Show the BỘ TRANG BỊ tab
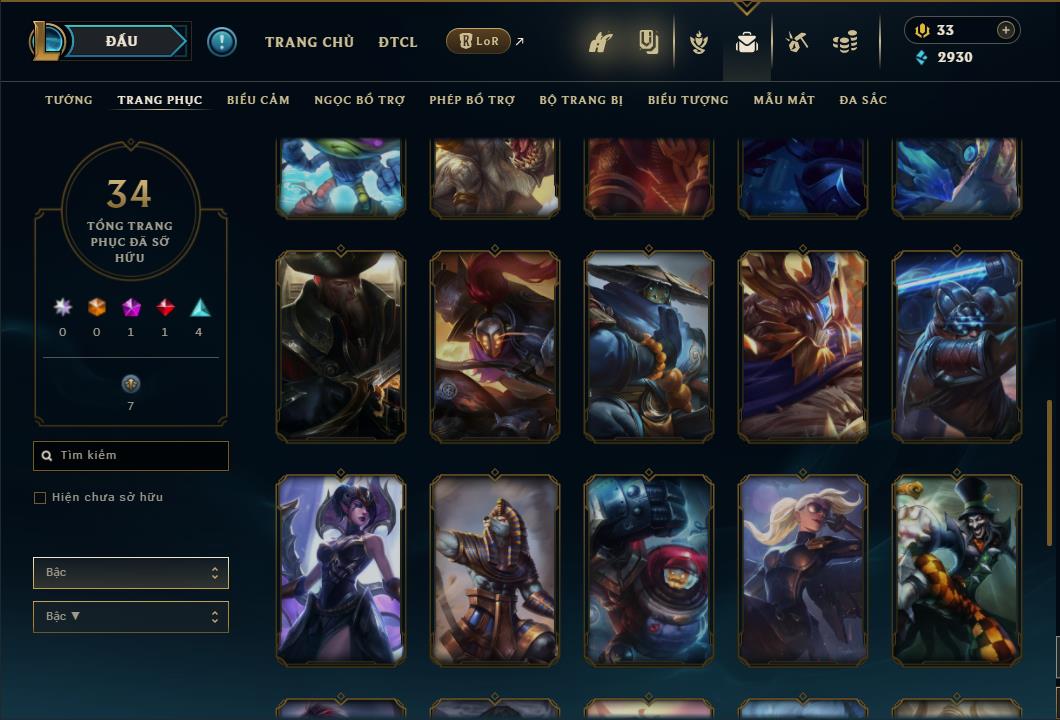Screen dimensions: 1060x720 coord(581,100)
